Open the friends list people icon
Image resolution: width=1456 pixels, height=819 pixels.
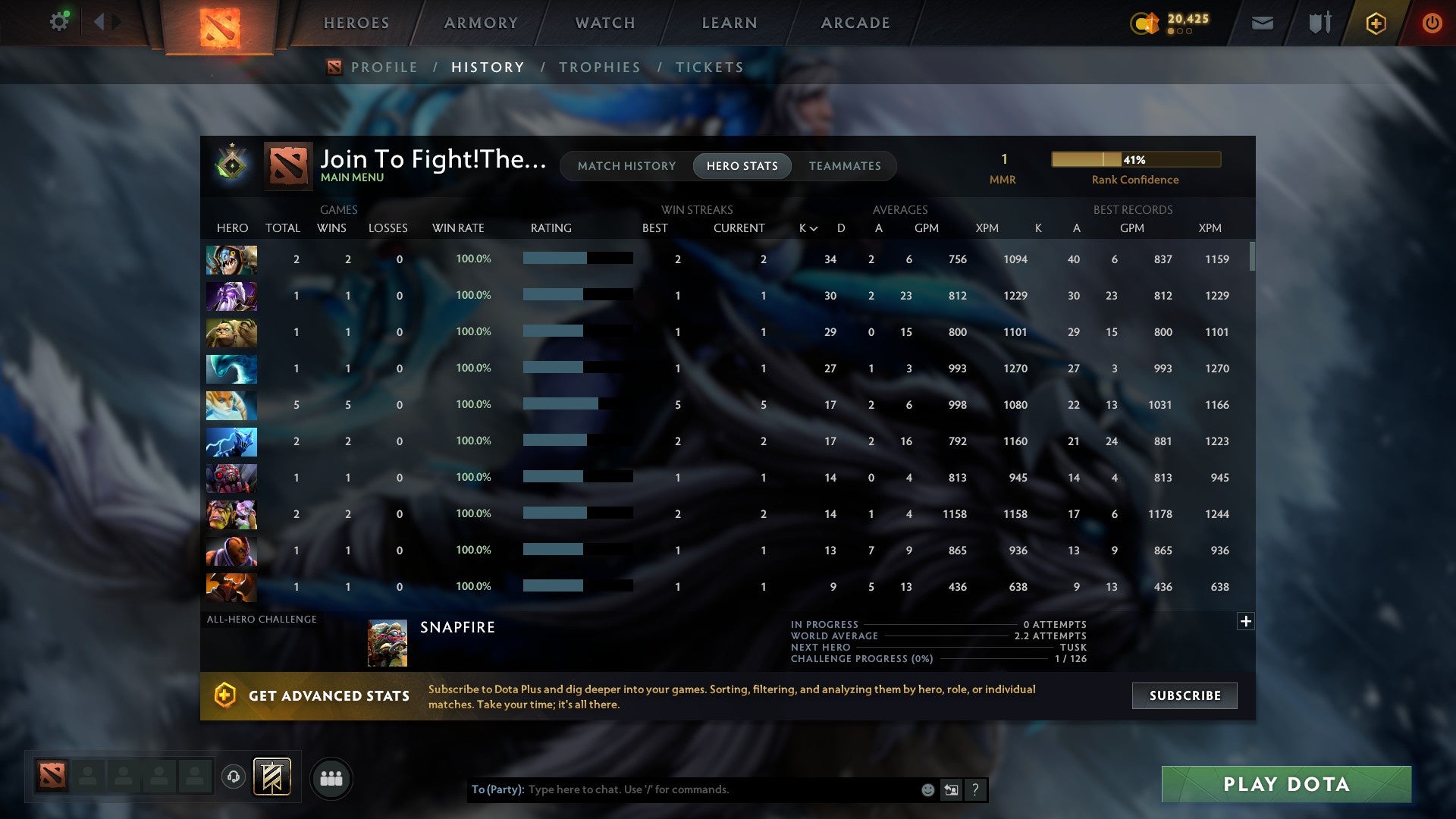click(x=331, y=777)
